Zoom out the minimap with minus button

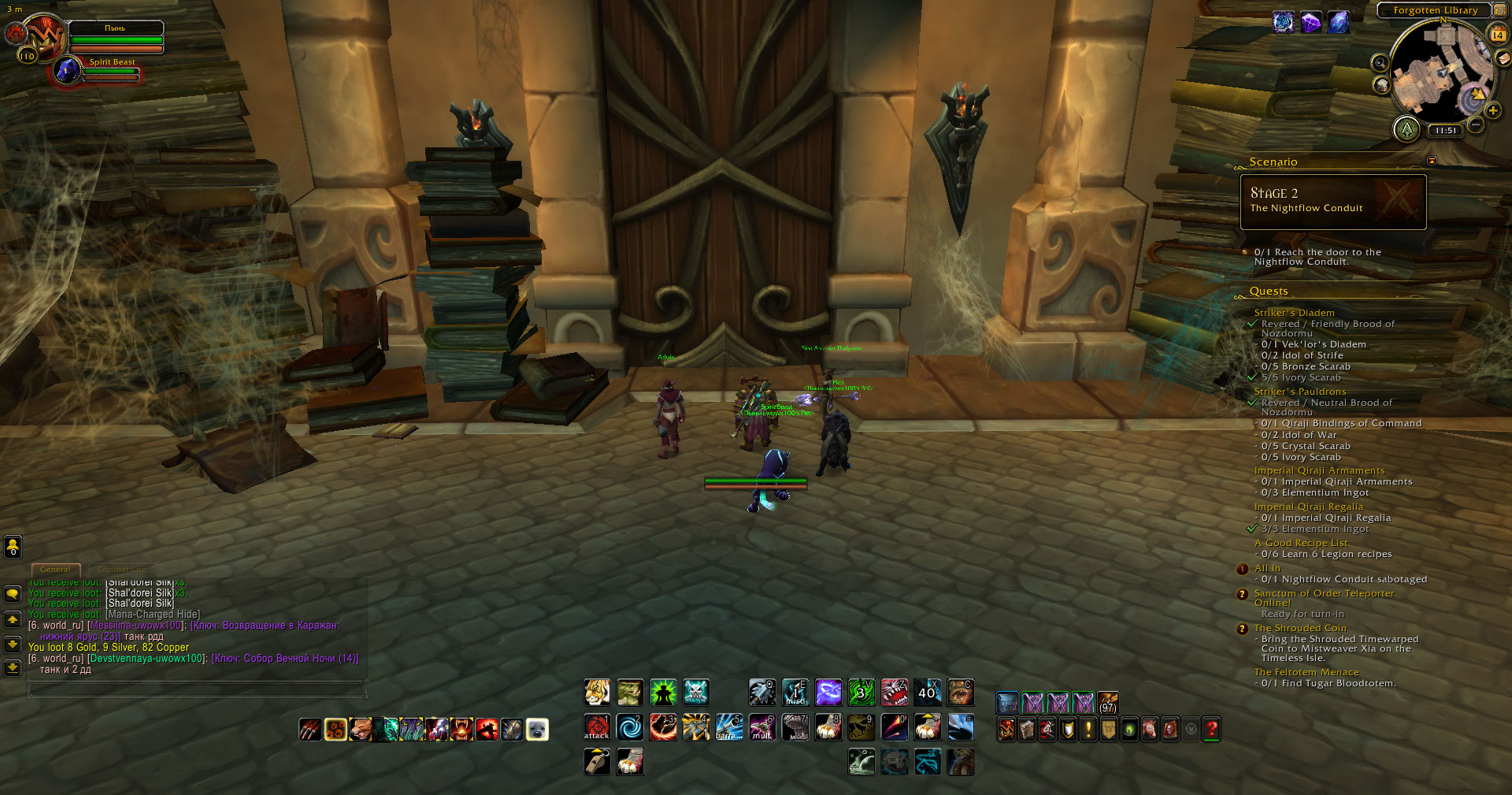click(1477, 124)
